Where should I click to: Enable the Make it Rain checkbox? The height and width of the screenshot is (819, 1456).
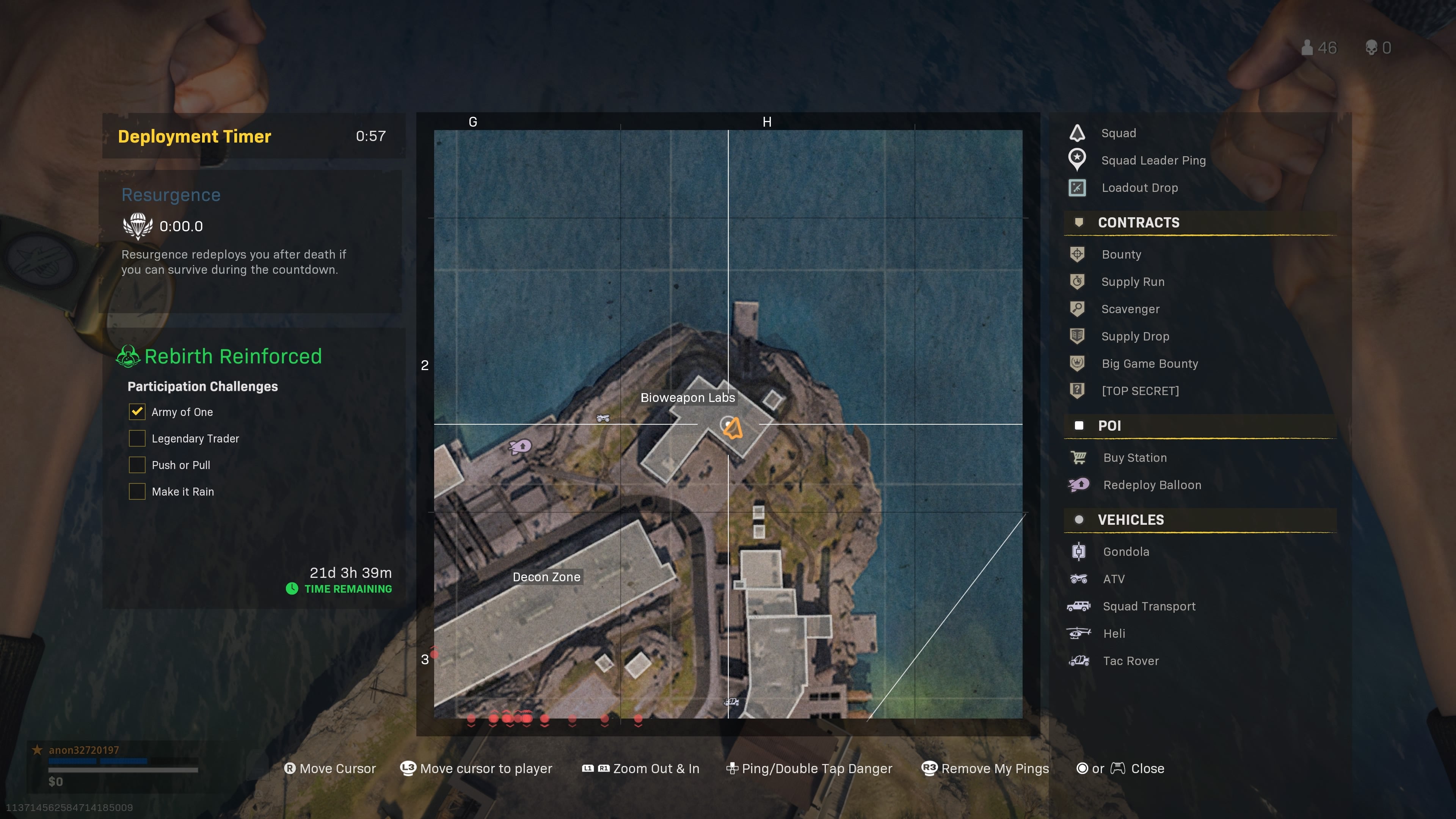click(x=137, y=491)
